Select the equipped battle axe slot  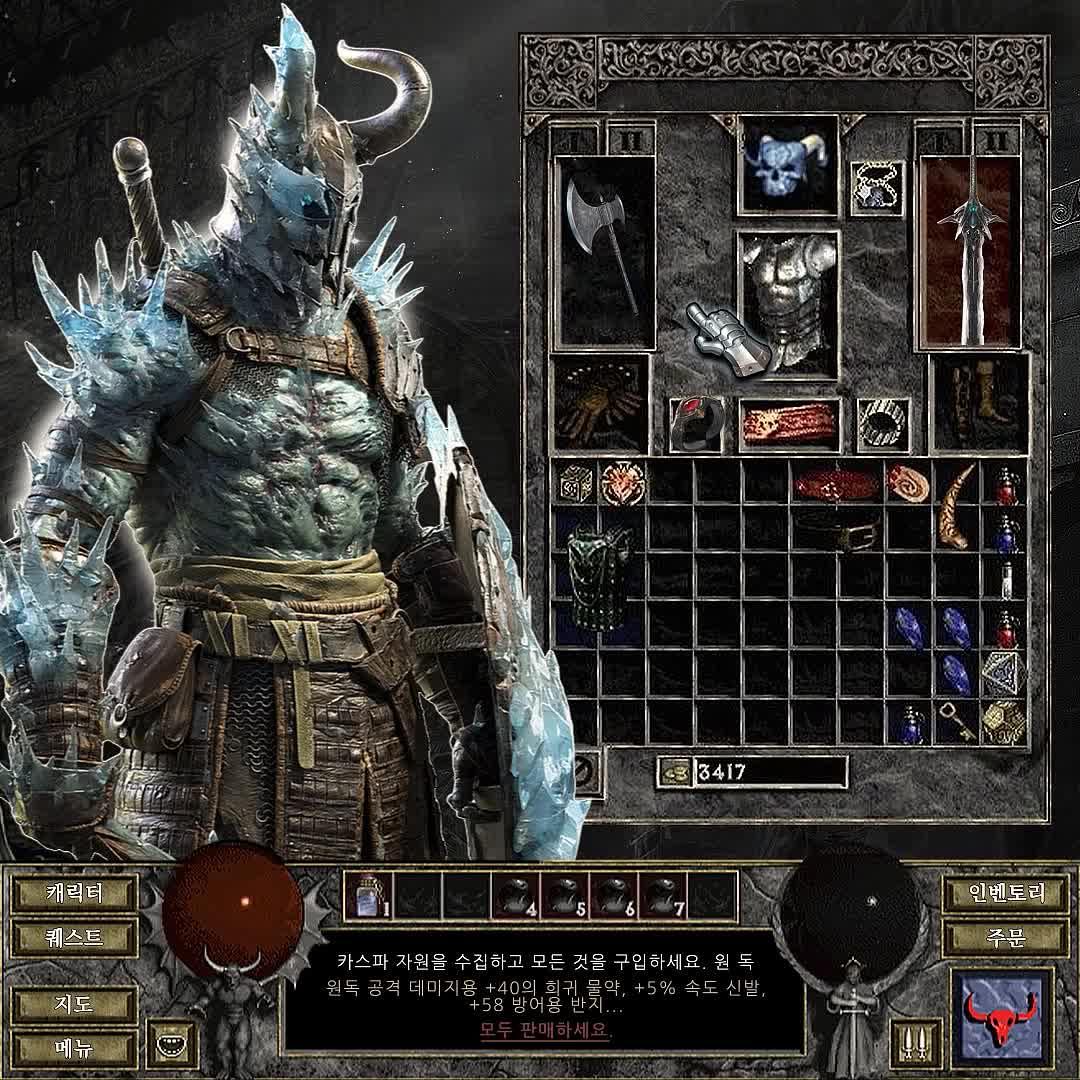coord(604,250)
